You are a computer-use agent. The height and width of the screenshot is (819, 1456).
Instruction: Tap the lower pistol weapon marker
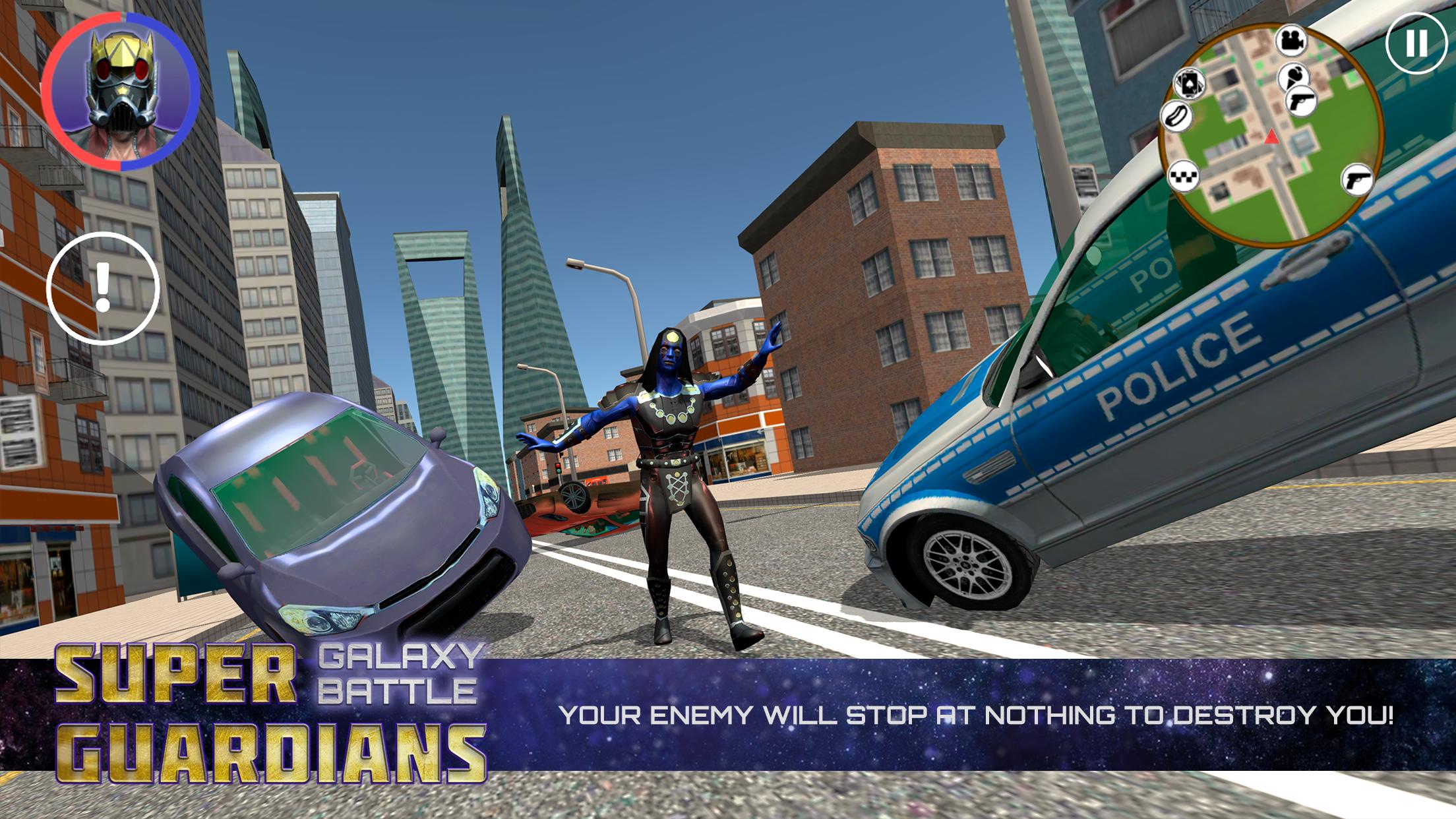pos(1358,179)
